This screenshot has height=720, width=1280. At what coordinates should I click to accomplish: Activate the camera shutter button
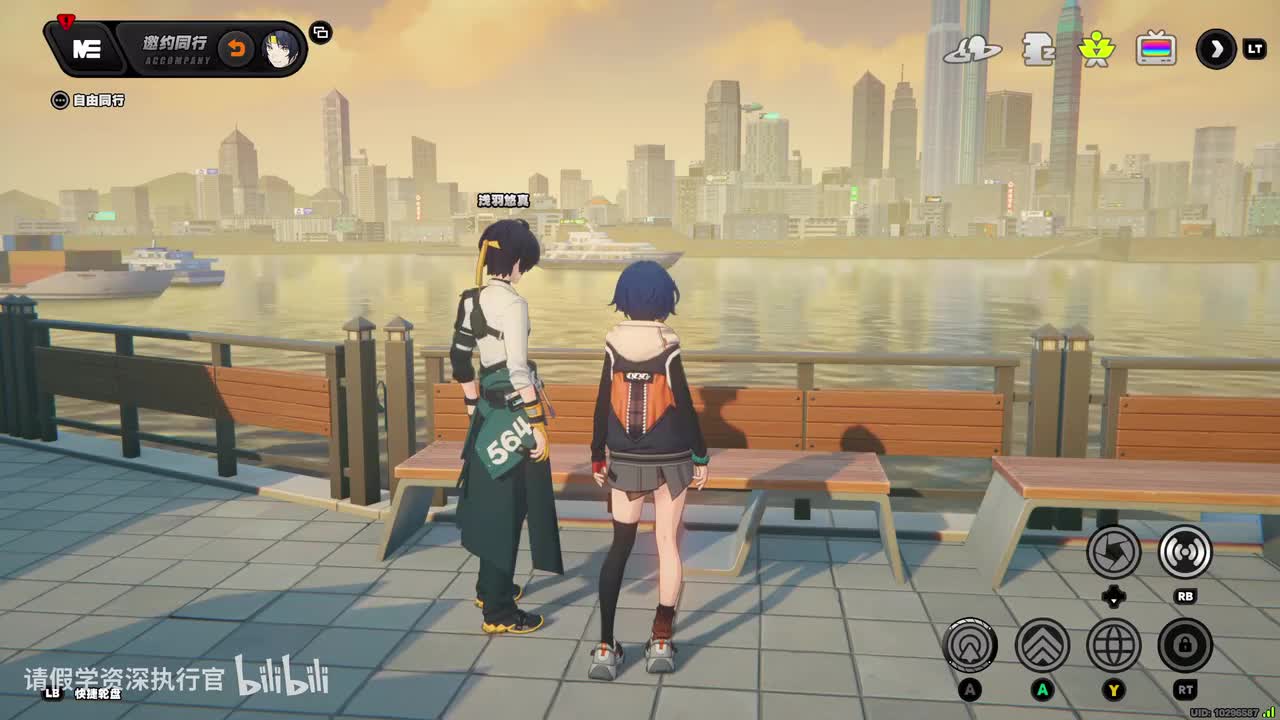click(x=1114, y=551)
